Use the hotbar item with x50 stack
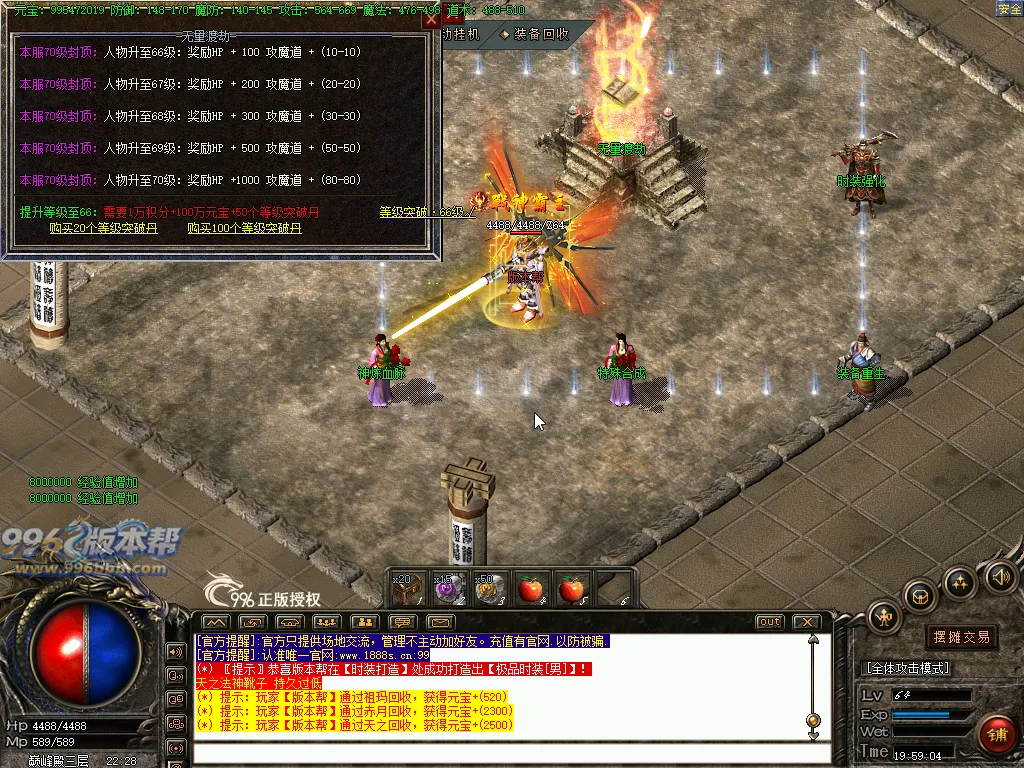This screenshot has height=768, width=1024. 490,589
